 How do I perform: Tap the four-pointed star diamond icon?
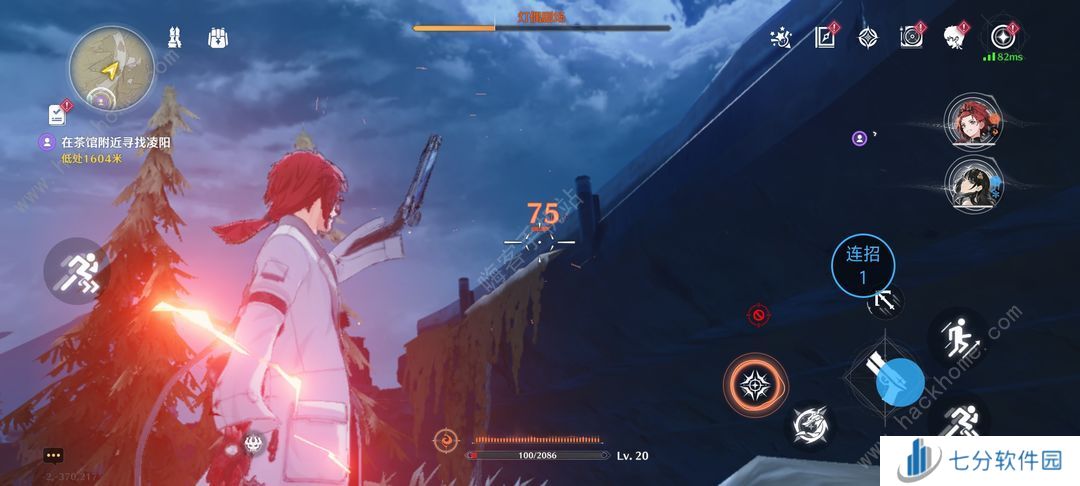pyautogui.click(x=868, y=38)
